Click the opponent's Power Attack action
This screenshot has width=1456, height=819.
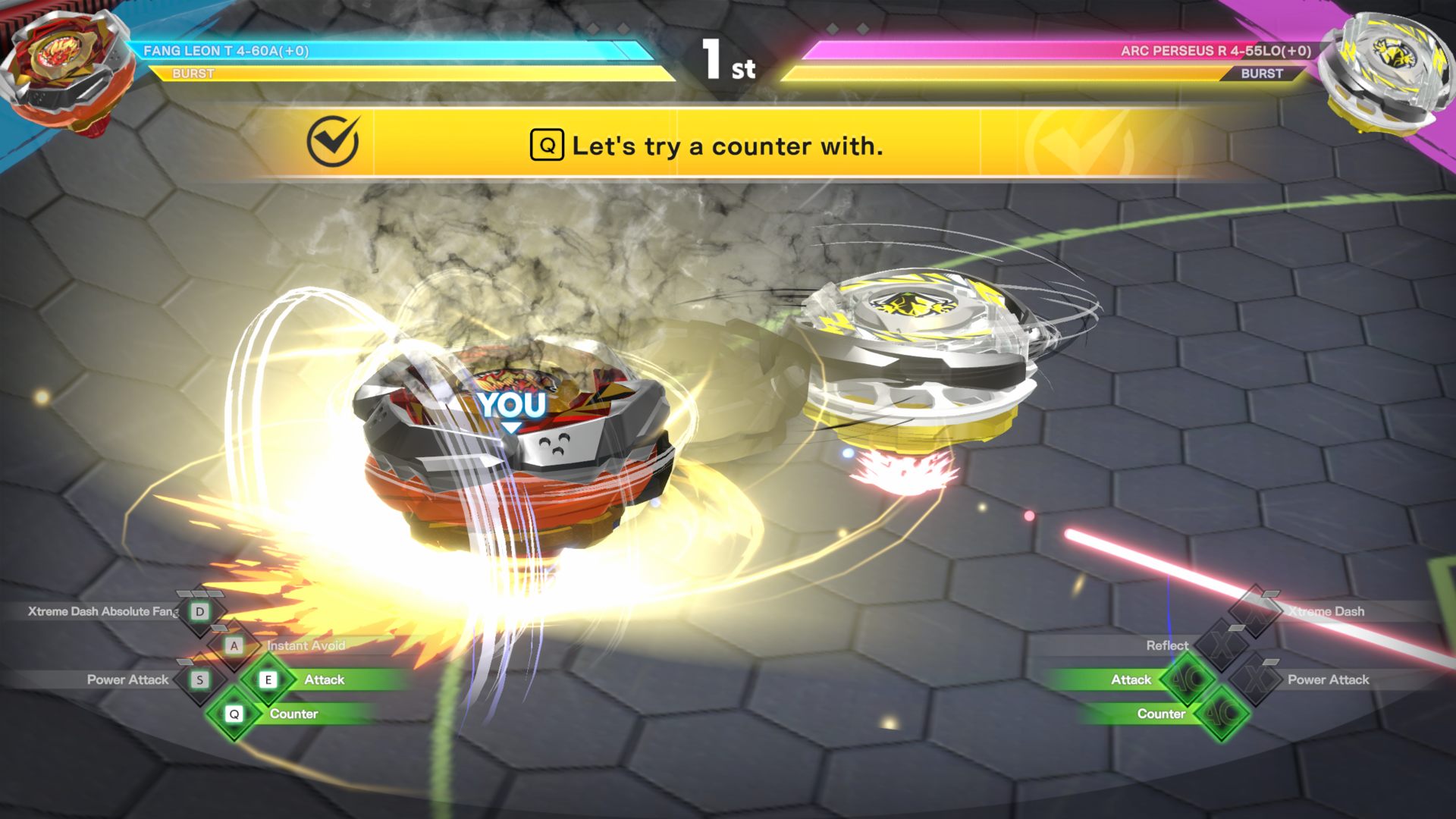click(1257, 679)
